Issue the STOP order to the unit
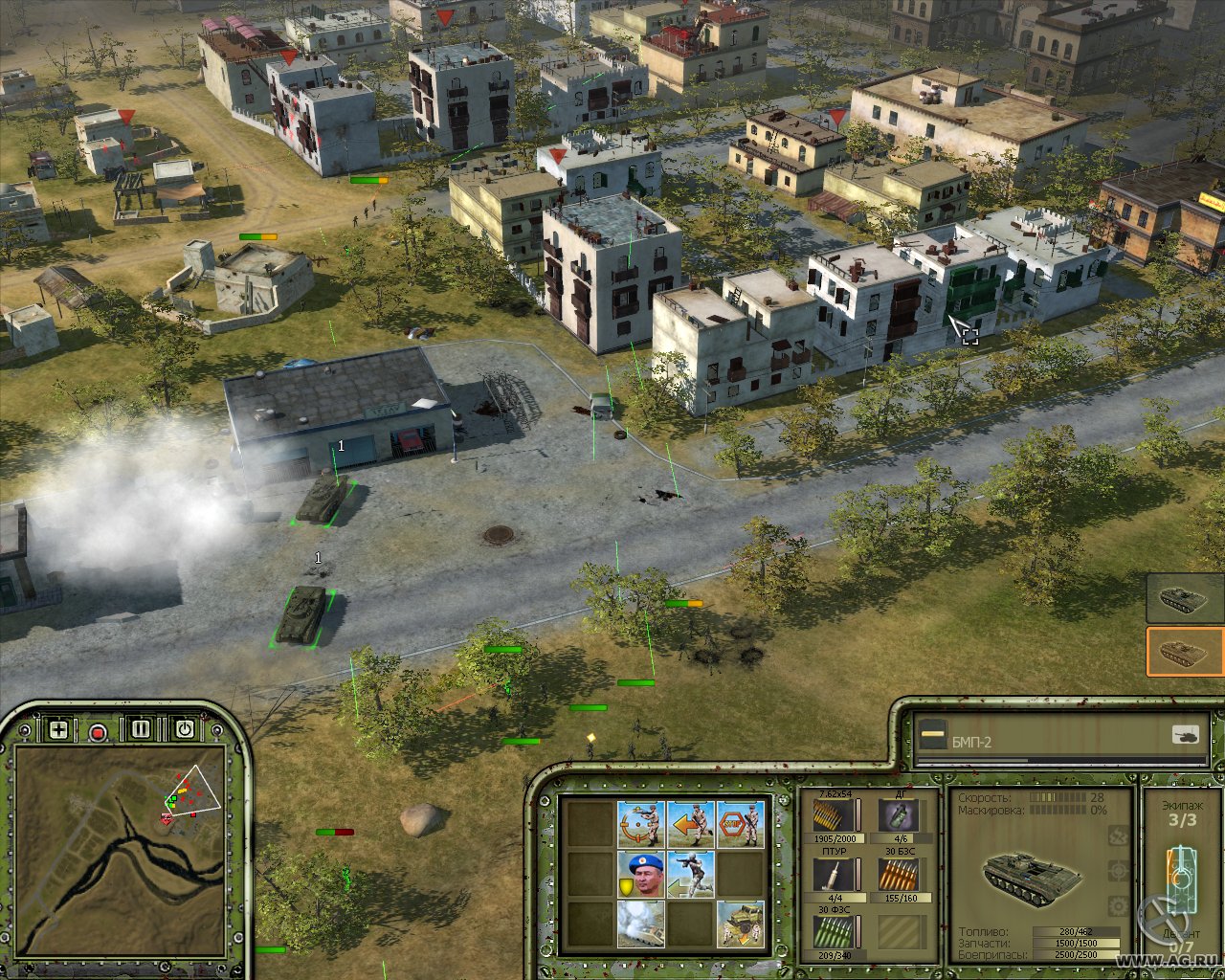This screenshot has width=1225, height=980. (740, 823)
